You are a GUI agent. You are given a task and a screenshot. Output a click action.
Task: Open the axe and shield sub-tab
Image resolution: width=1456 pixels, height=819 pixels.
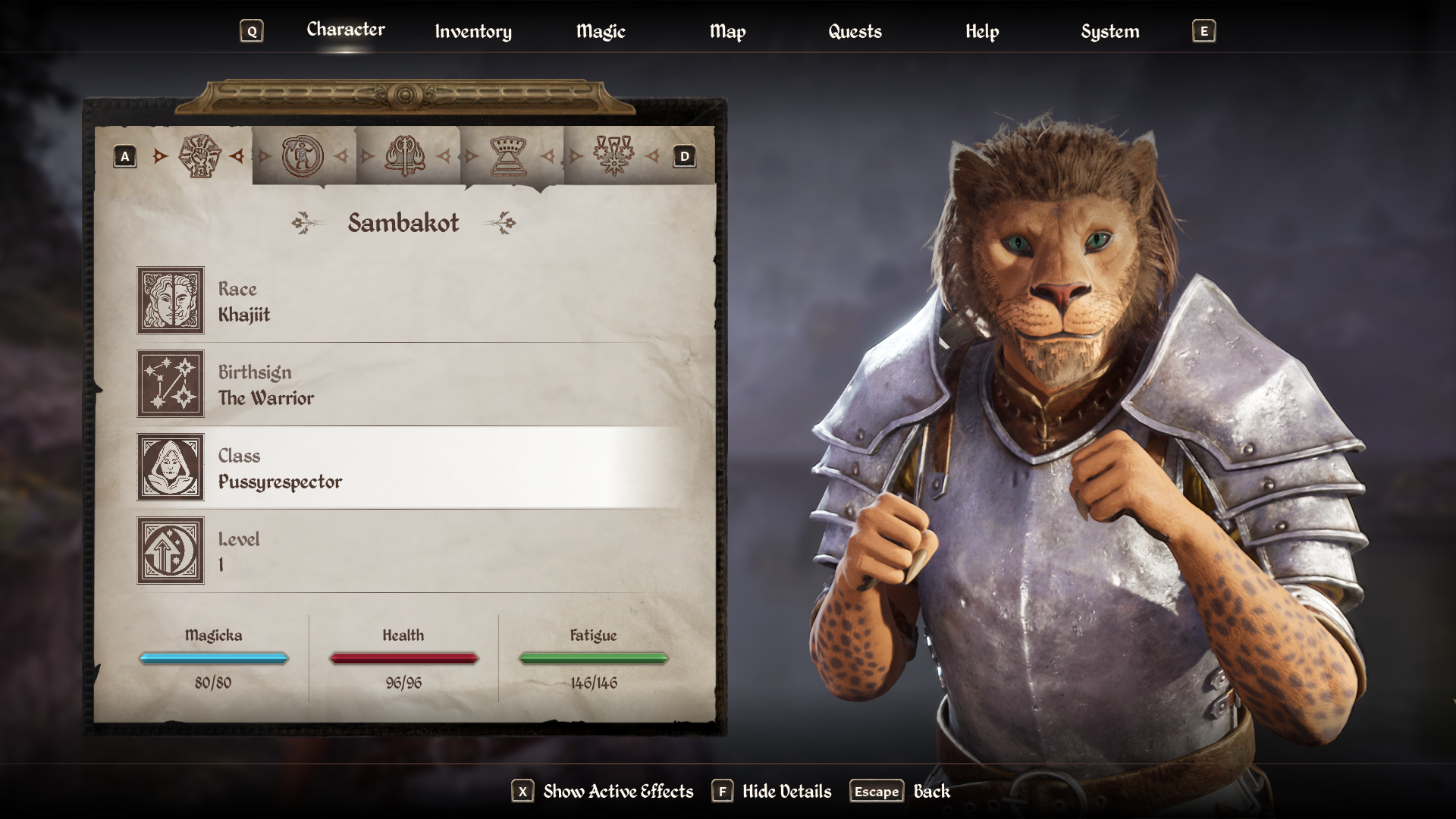click(406, 156)
